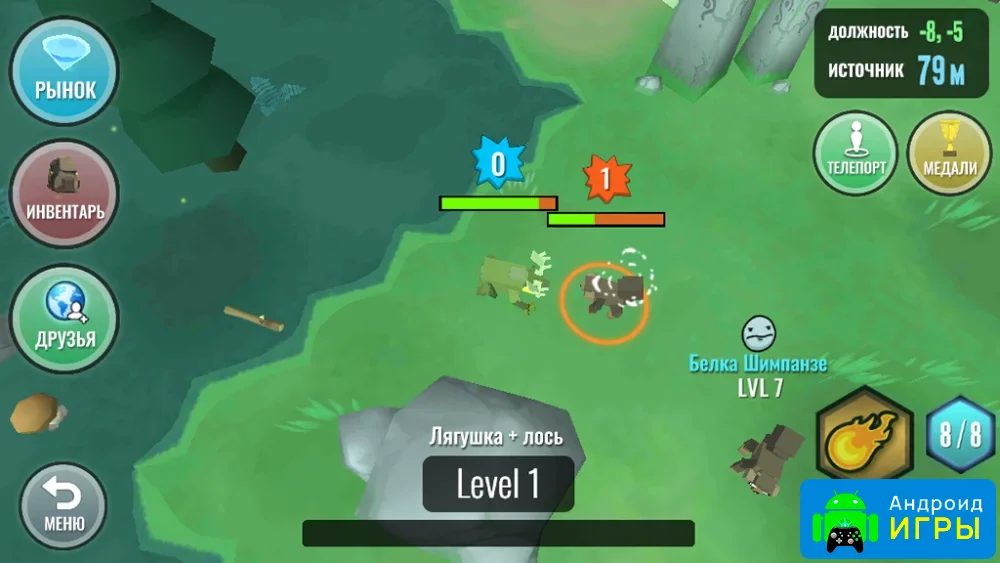The height and width of the screenshot is (563, 1000).
Task: Open the Инвентарь backpack inventory
Action: pyautogui.click(x=65, y=193)
